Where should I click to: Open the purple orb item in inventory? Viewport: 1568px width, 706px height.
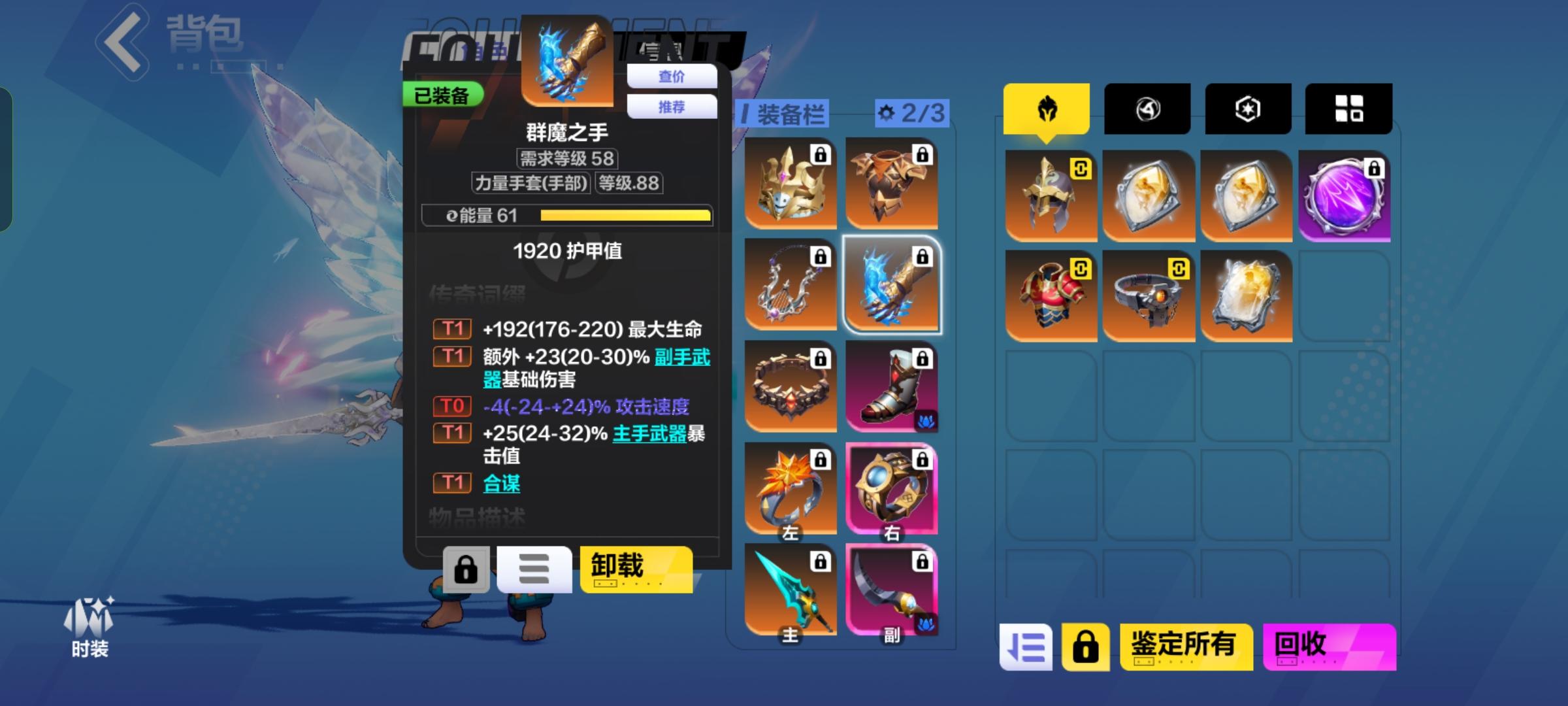[x=1344, y=194]
